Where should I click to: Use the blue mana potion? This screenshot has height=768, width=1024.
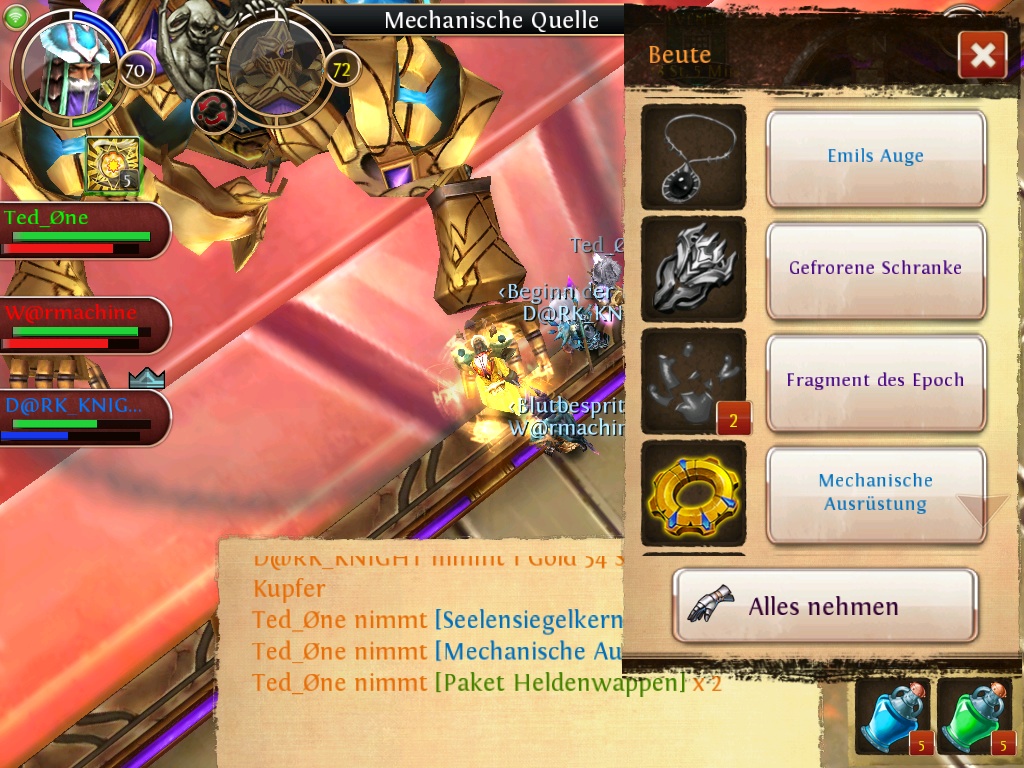(893, 717)
